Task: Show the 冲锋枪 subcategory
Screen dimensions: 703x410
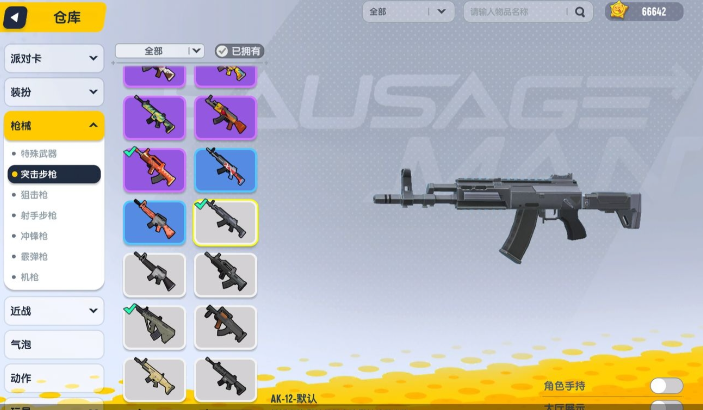Action: coord(35,236)
